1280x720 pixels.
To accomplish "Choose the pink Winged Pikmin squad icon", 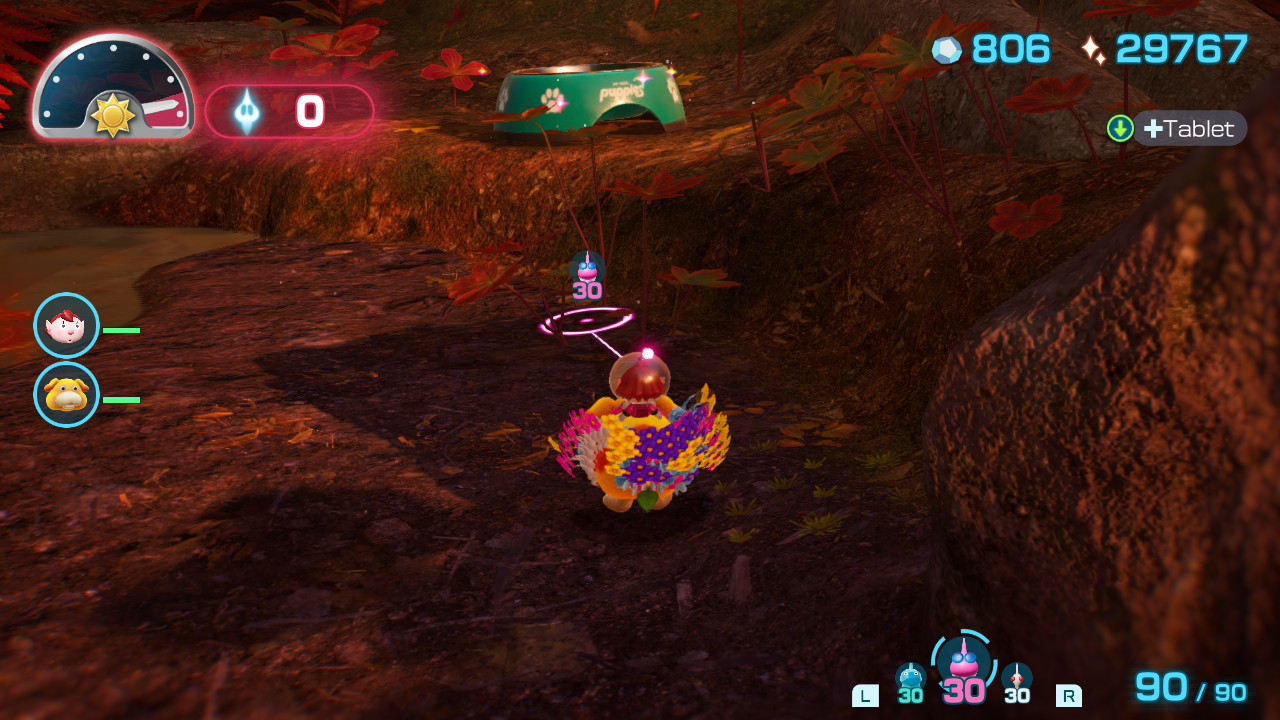I will click(x=963, y=662).
